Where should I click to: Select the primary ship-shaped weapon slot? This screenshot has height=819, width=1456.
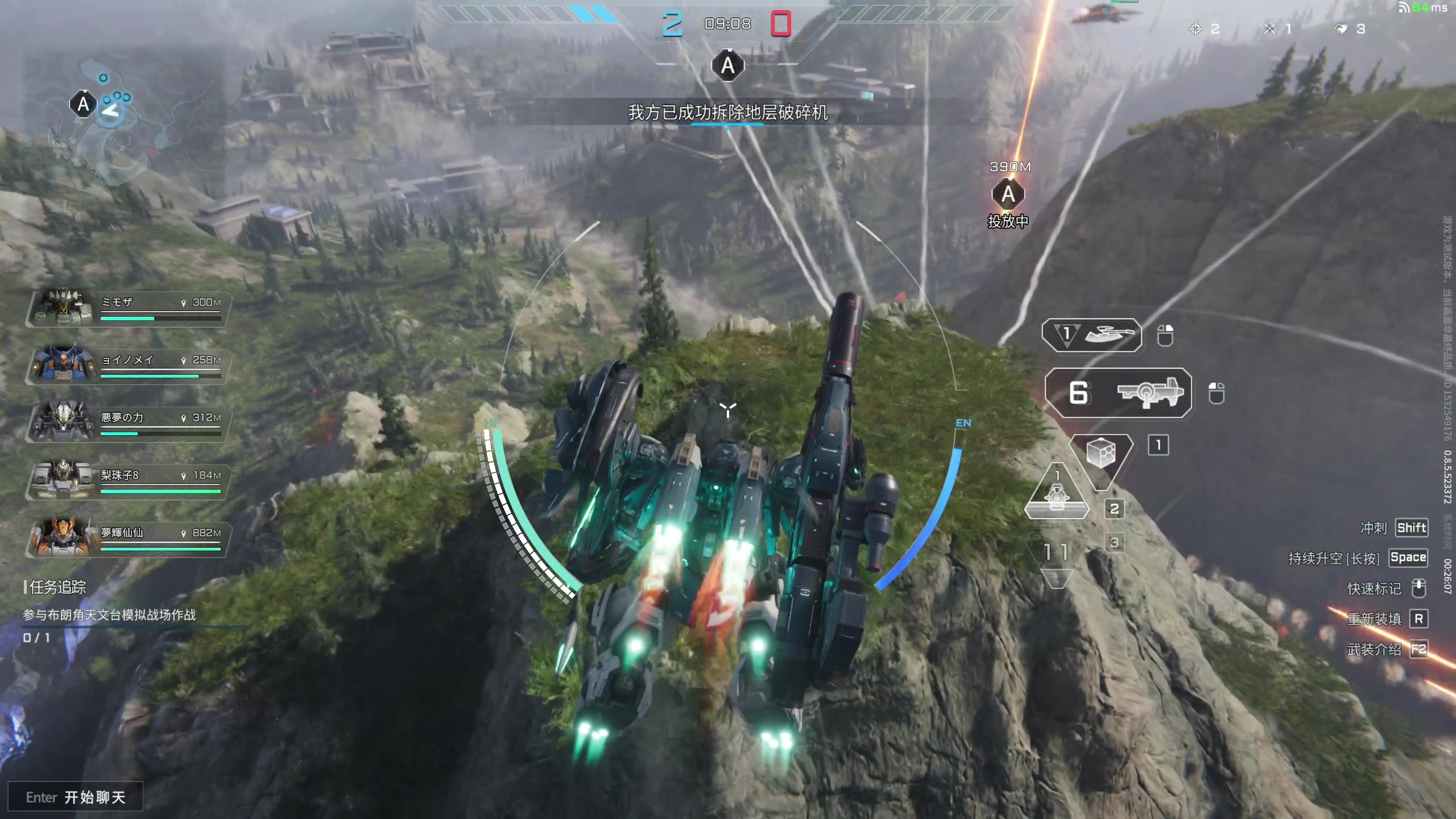[1092, 335]
